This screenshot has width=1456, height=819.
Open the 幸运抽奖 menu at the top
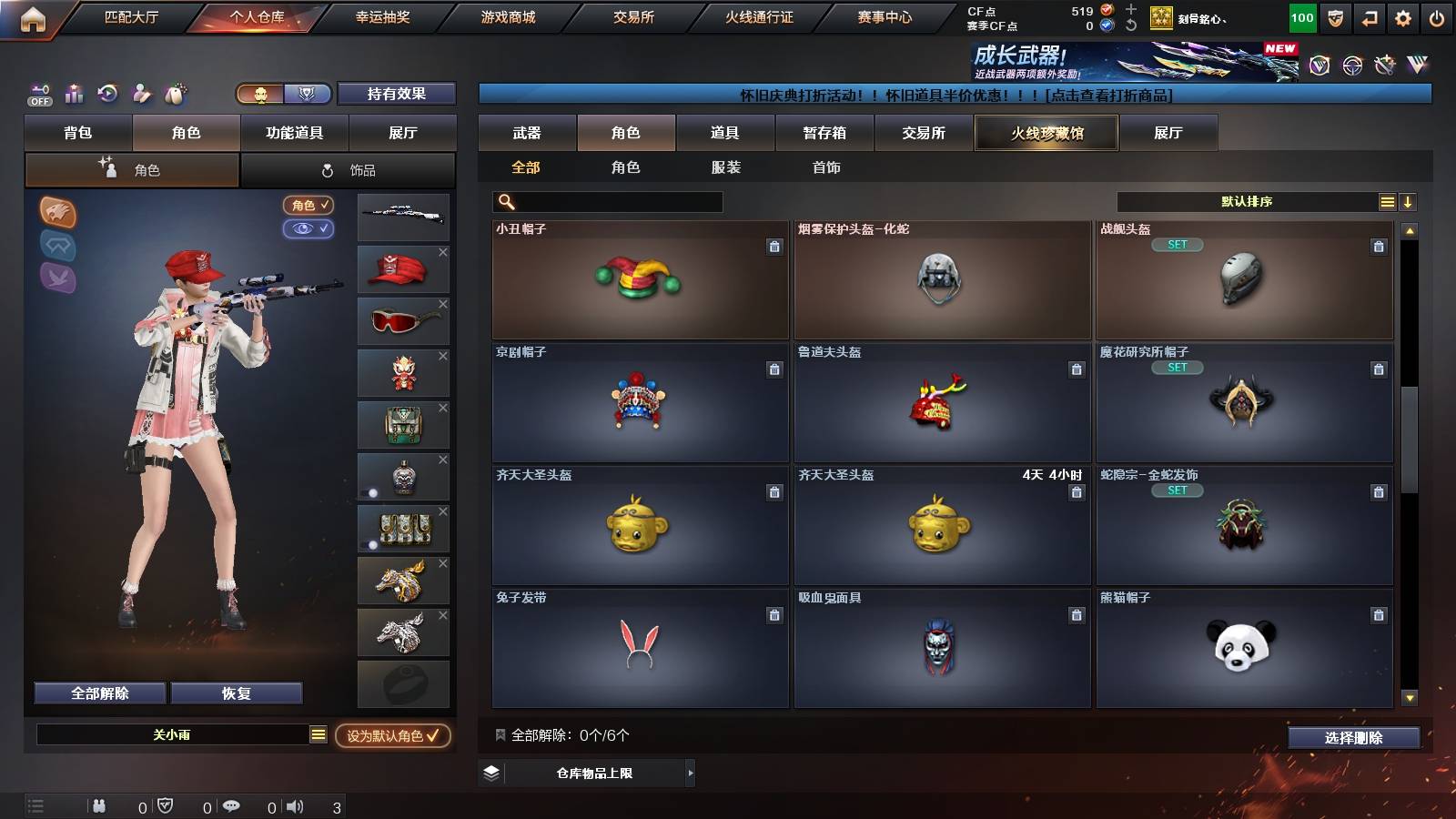(385, 16)
